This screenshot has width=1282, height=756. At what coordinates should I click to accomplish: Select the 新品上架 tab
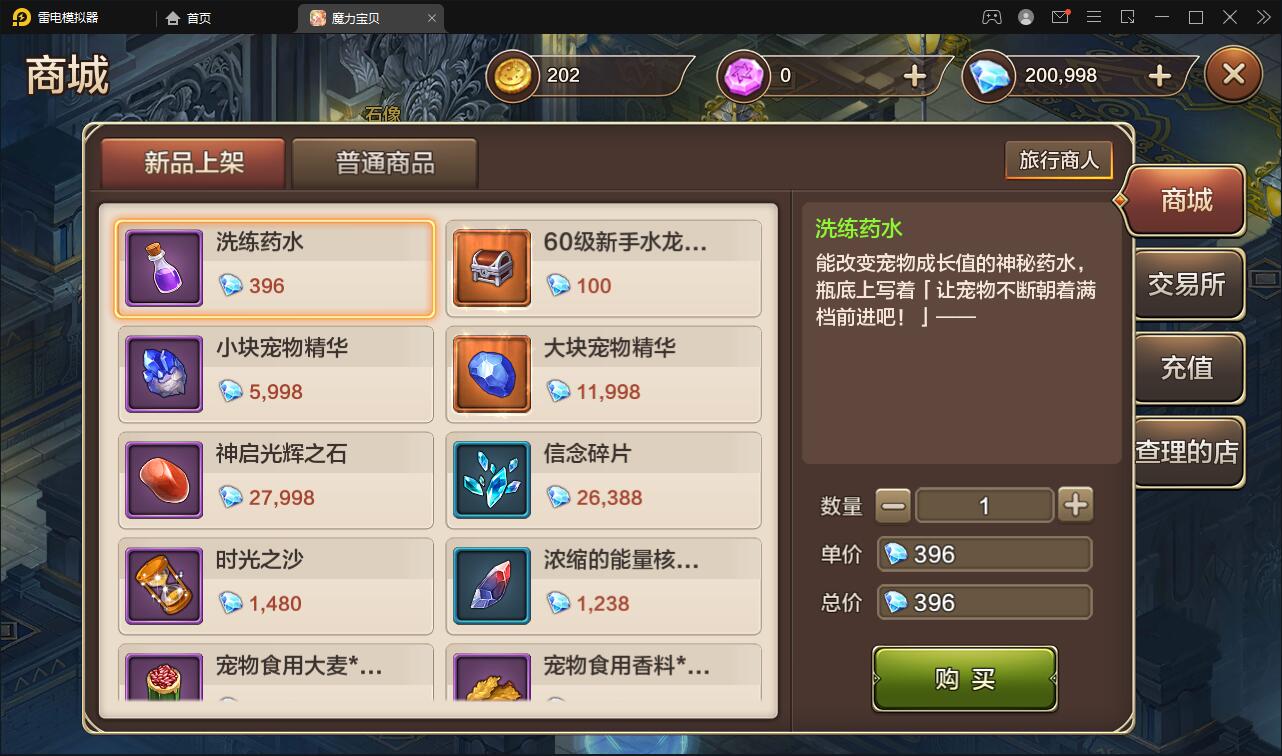click(x=192, y=160)
